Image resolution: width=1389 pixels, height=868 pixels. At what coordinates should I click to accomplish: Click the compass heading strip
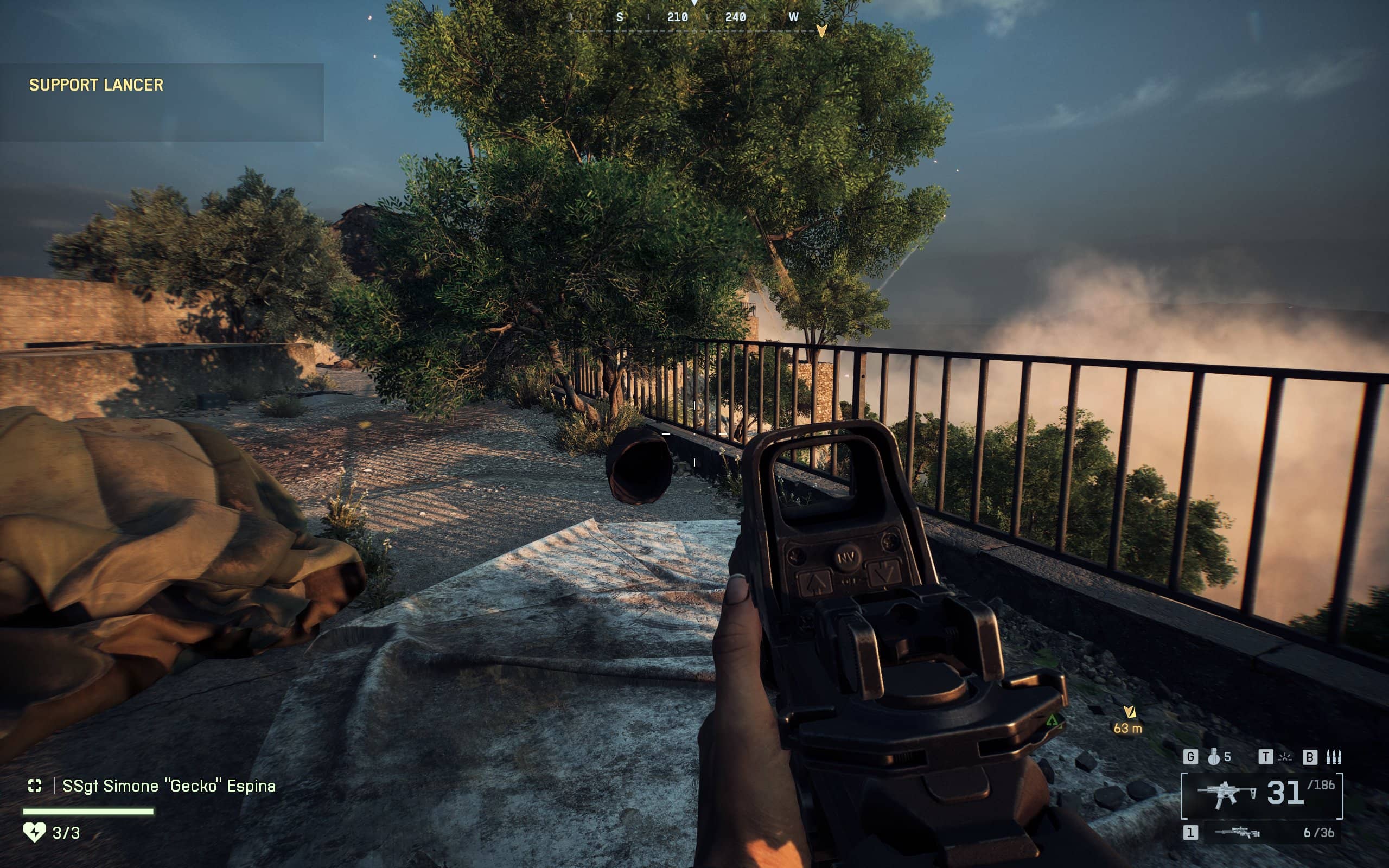(x=706, y=17)
